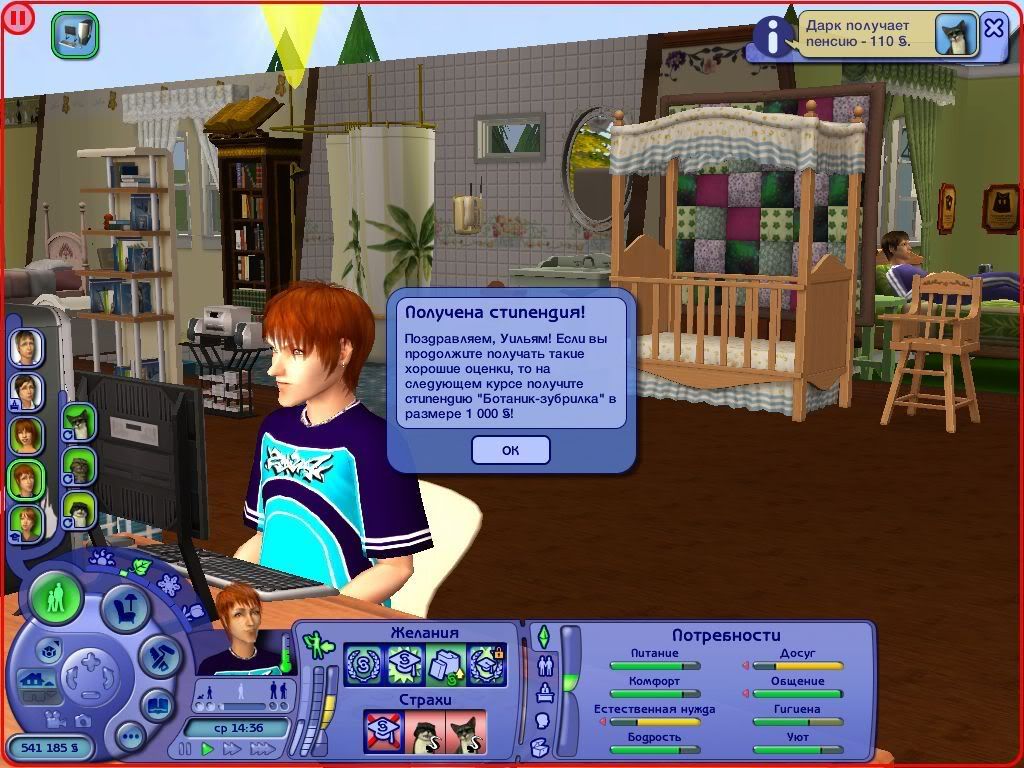Pause the game speed
Viewport: 1024px width, 768px height.
coord(183,748)
